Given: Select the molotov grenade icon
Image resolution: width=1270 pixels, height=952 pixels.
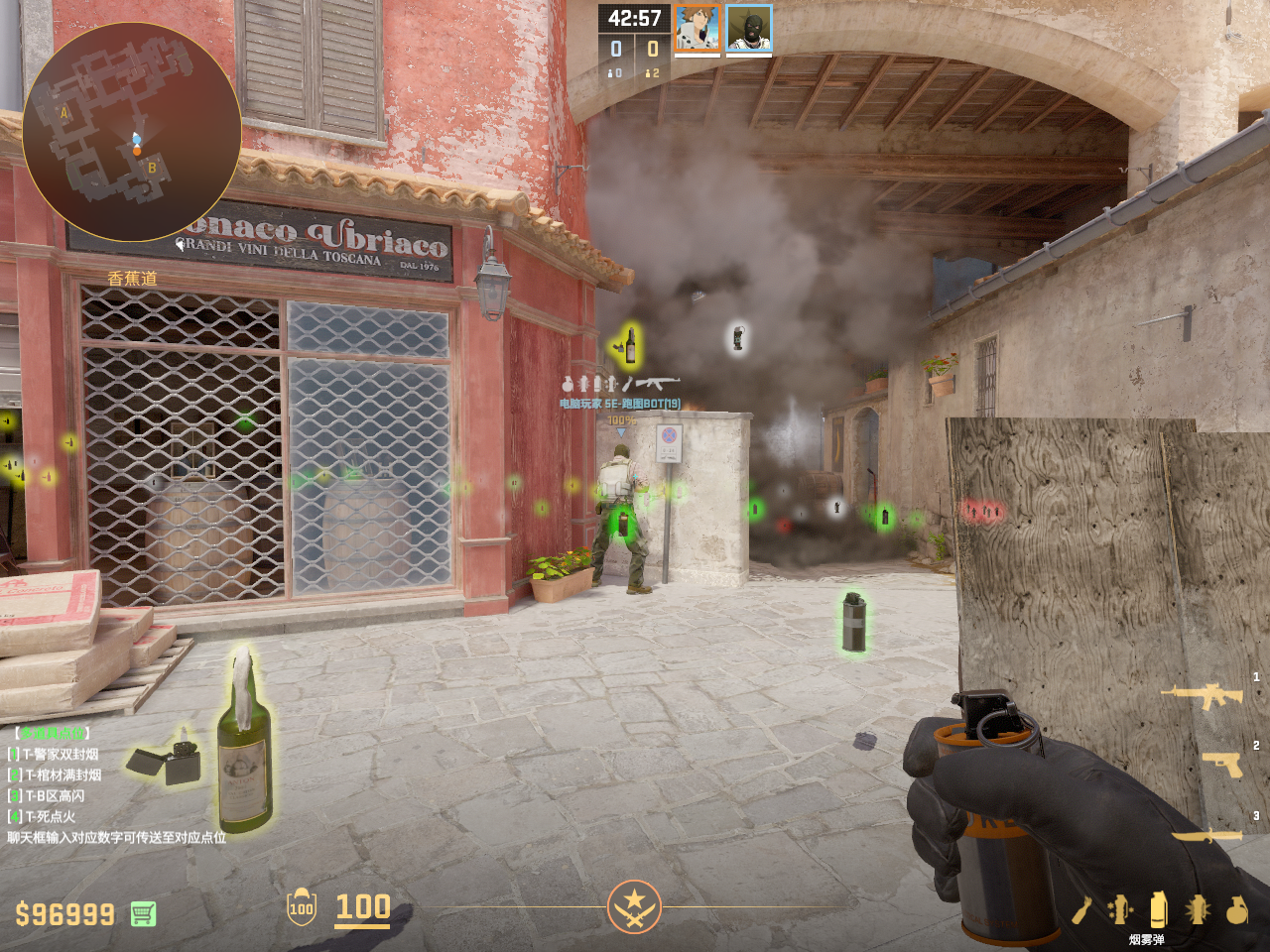Looking at the screenshot, I should point(1081,909).
